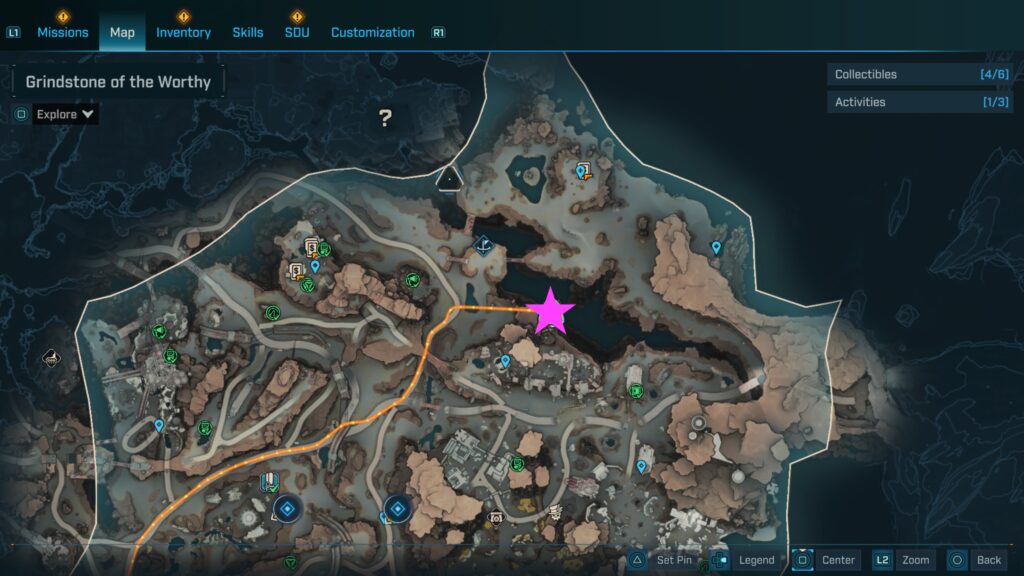Select the pink star map marker

pos(551,312)
